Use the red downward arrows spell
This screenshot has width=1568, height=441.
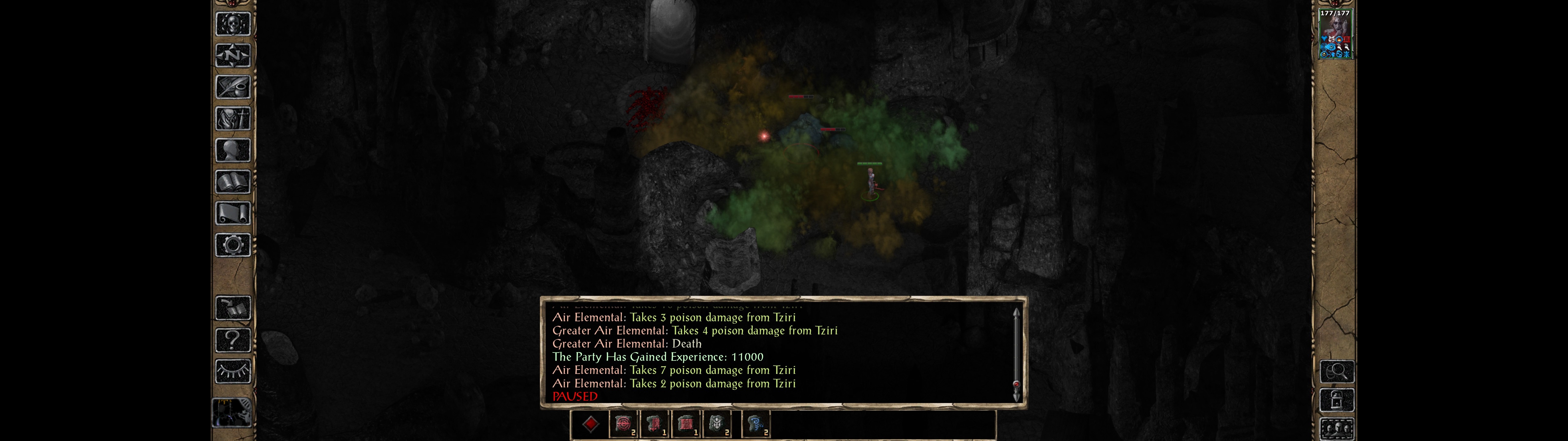[x=654, y=424]
